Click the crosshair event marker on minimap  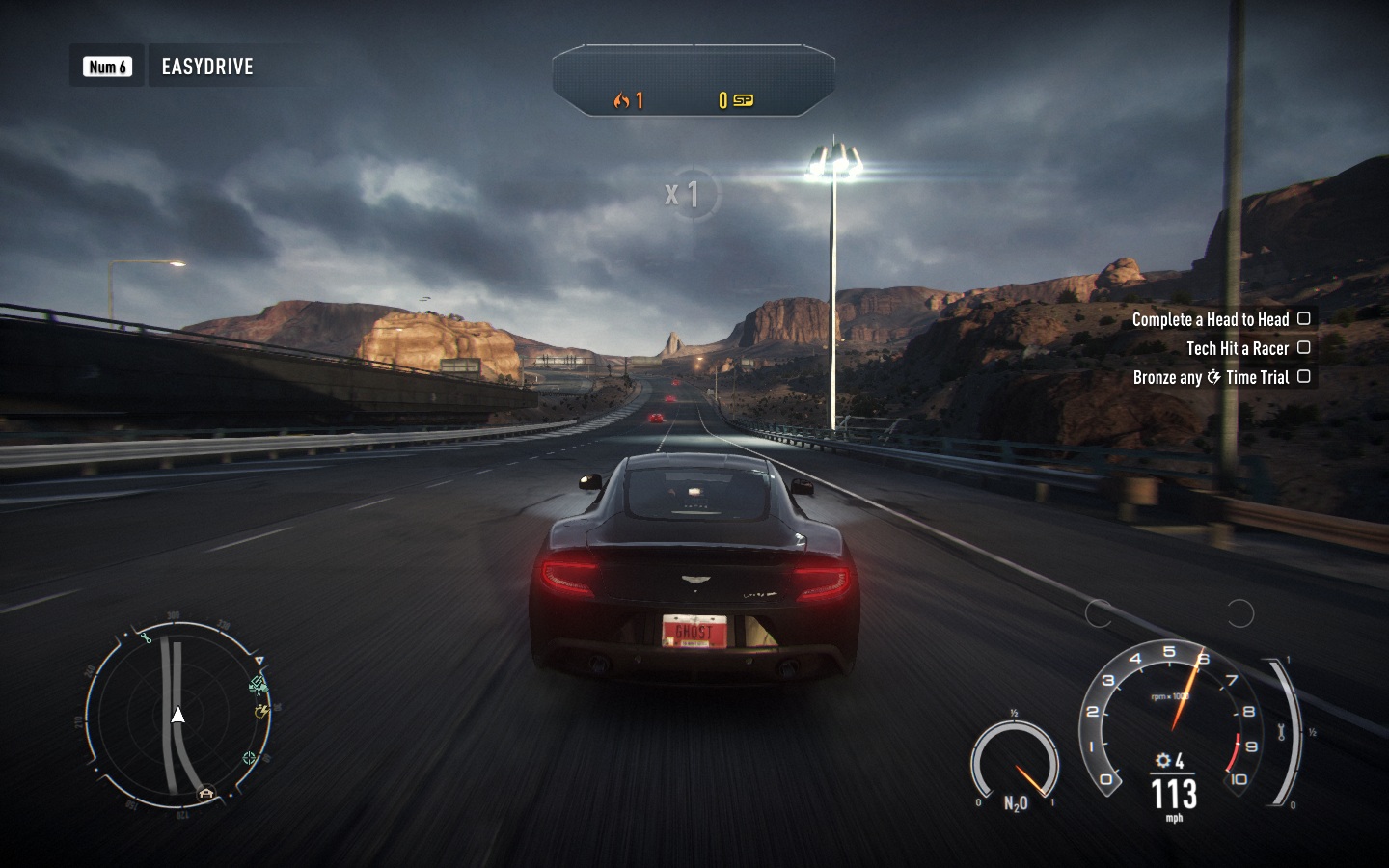pos(251,758)
